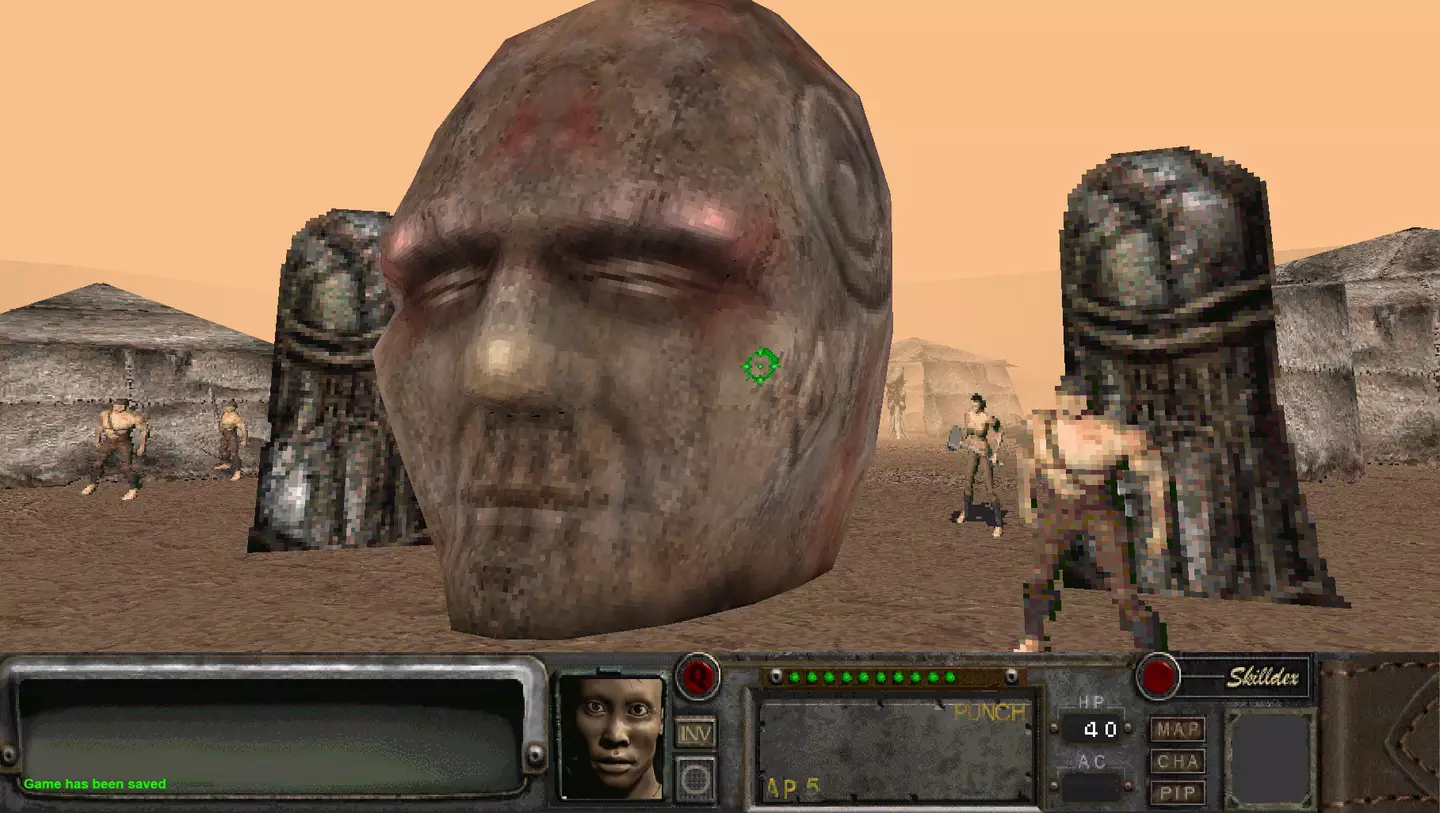1440x813 pixels.
Task: Open the Pip-Boy via the PIP icon
Action: (1177, 794)
